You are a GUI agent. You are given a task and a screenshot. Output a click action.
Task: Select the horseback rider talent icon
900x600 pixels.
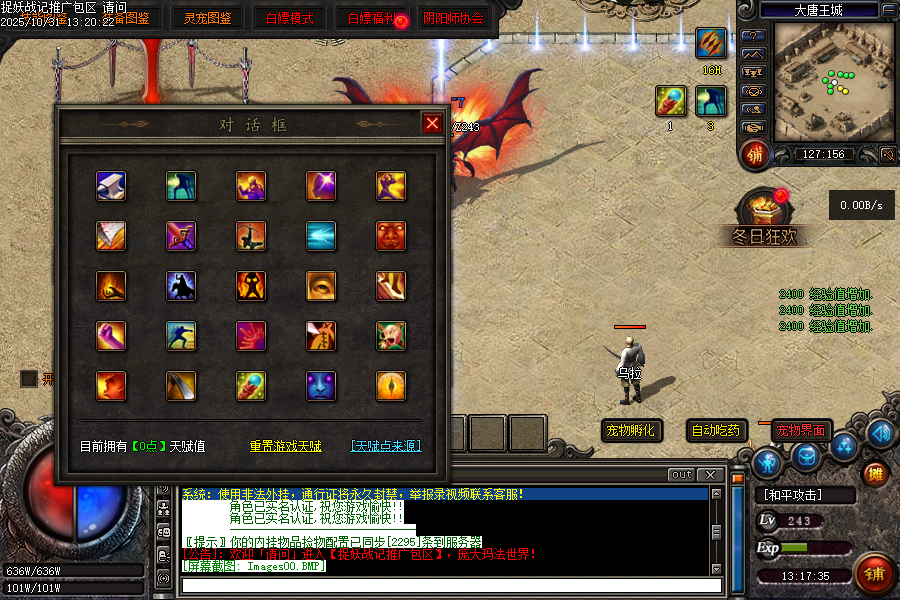tap(181, 286)
